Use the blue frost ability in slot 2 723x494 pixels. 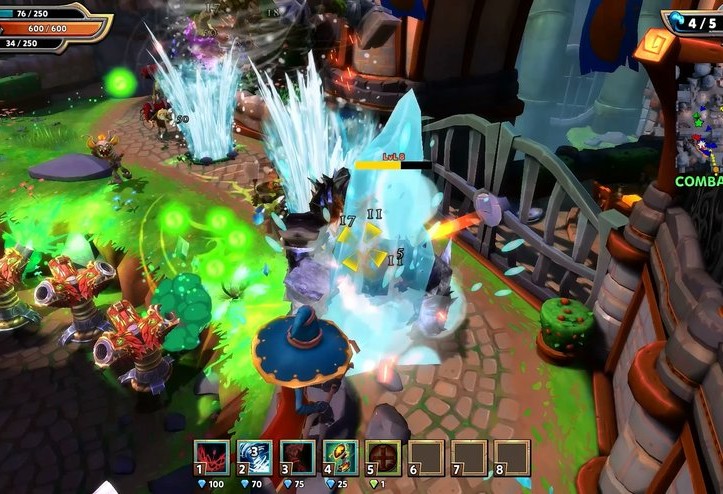254,457
